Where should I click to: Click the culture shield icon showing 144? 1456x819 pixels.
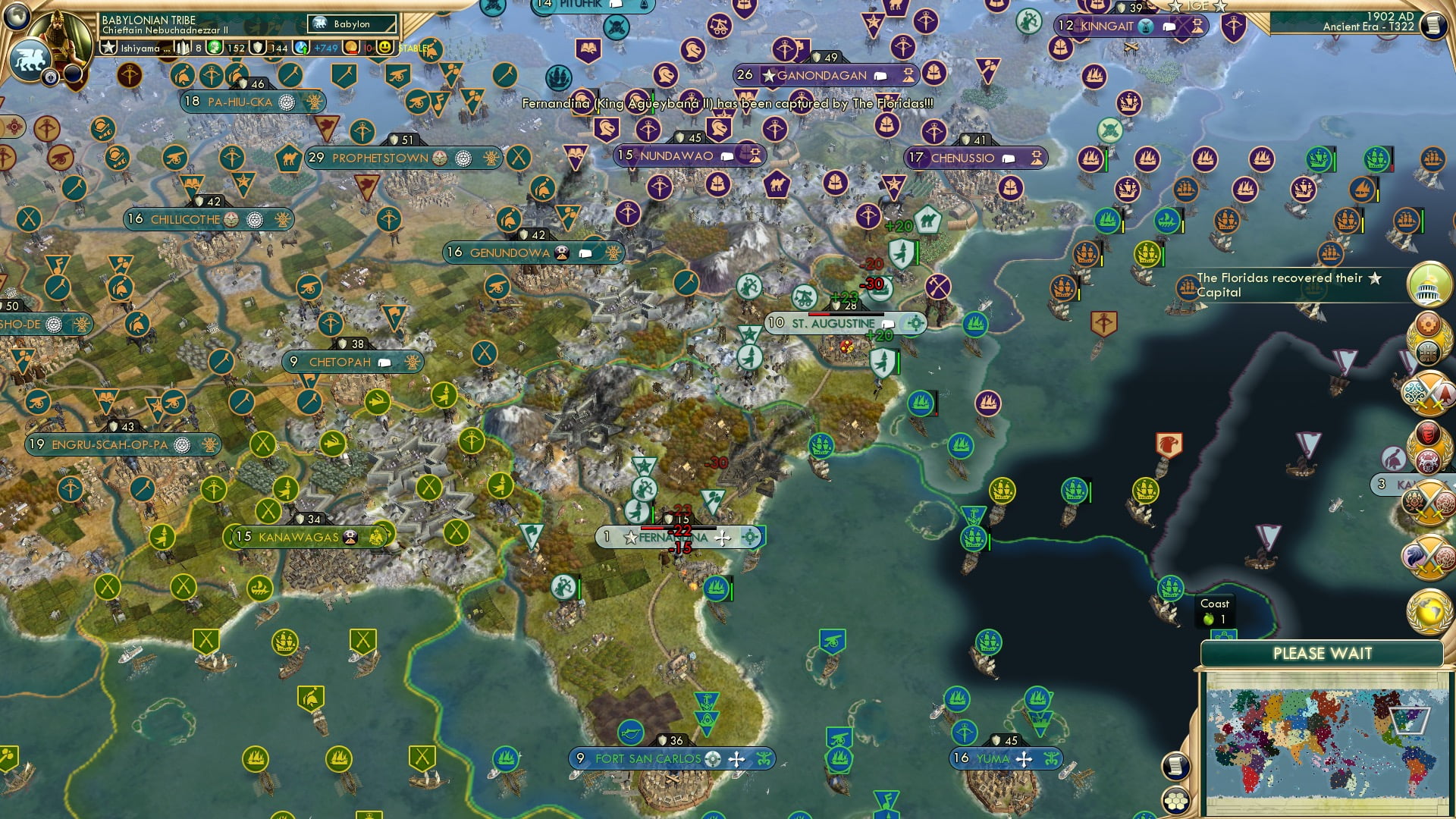click(258, 48)
